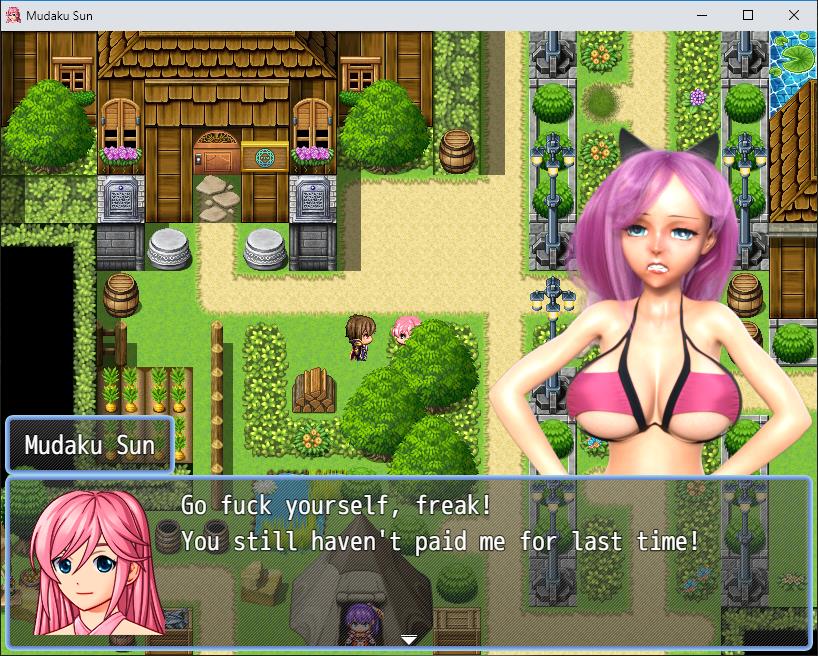Advance dialogue with the white arrow indicator
Viewport: 818px width, 656px height.
tap(409, 639)
